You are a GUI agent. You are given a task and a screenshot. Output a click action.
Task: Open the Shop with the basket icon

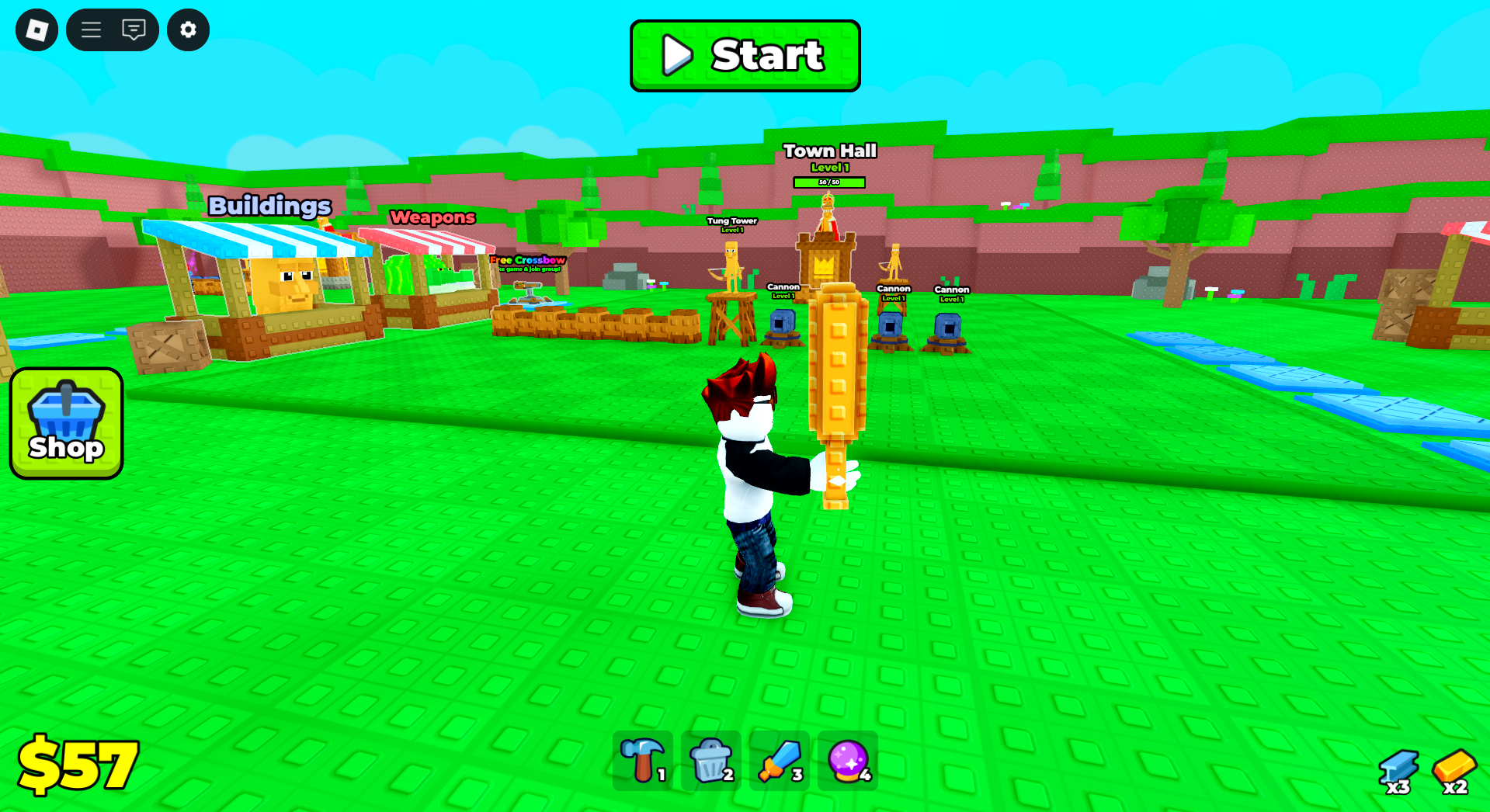[66, 423]
